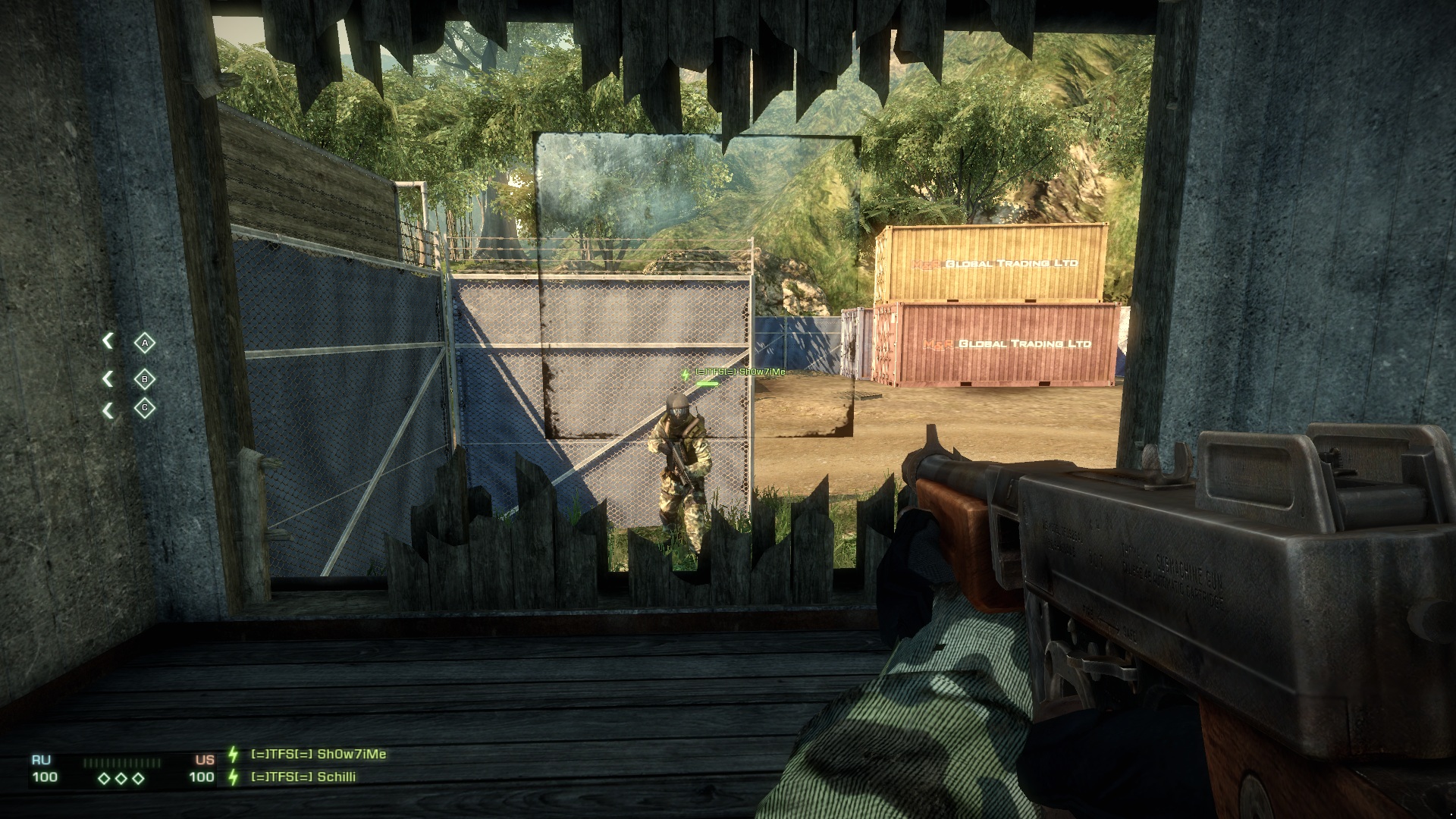Select the objective C diamond marker
The height and width of the screenshot is (819, 1456).
click(144, 408)
